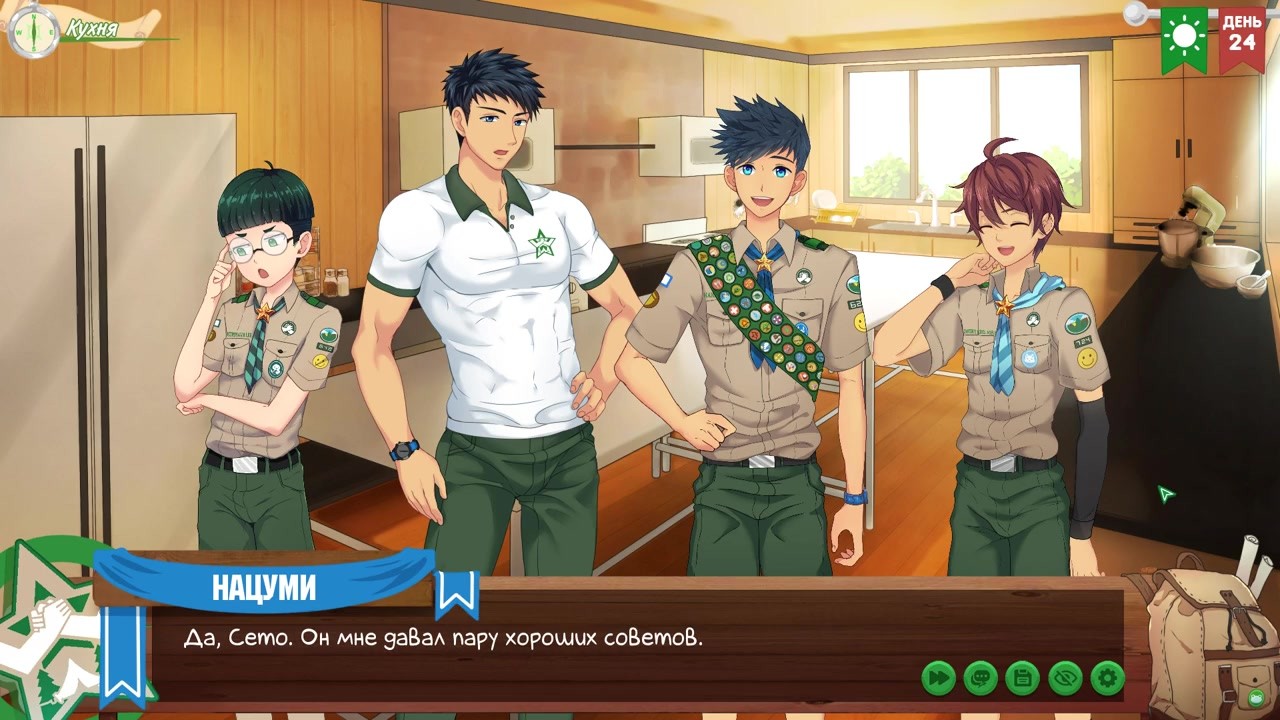Click the frog badge on the backpack
Image resolution: width=1280 pixels, height=720 pixels.
pos(1255,698)
